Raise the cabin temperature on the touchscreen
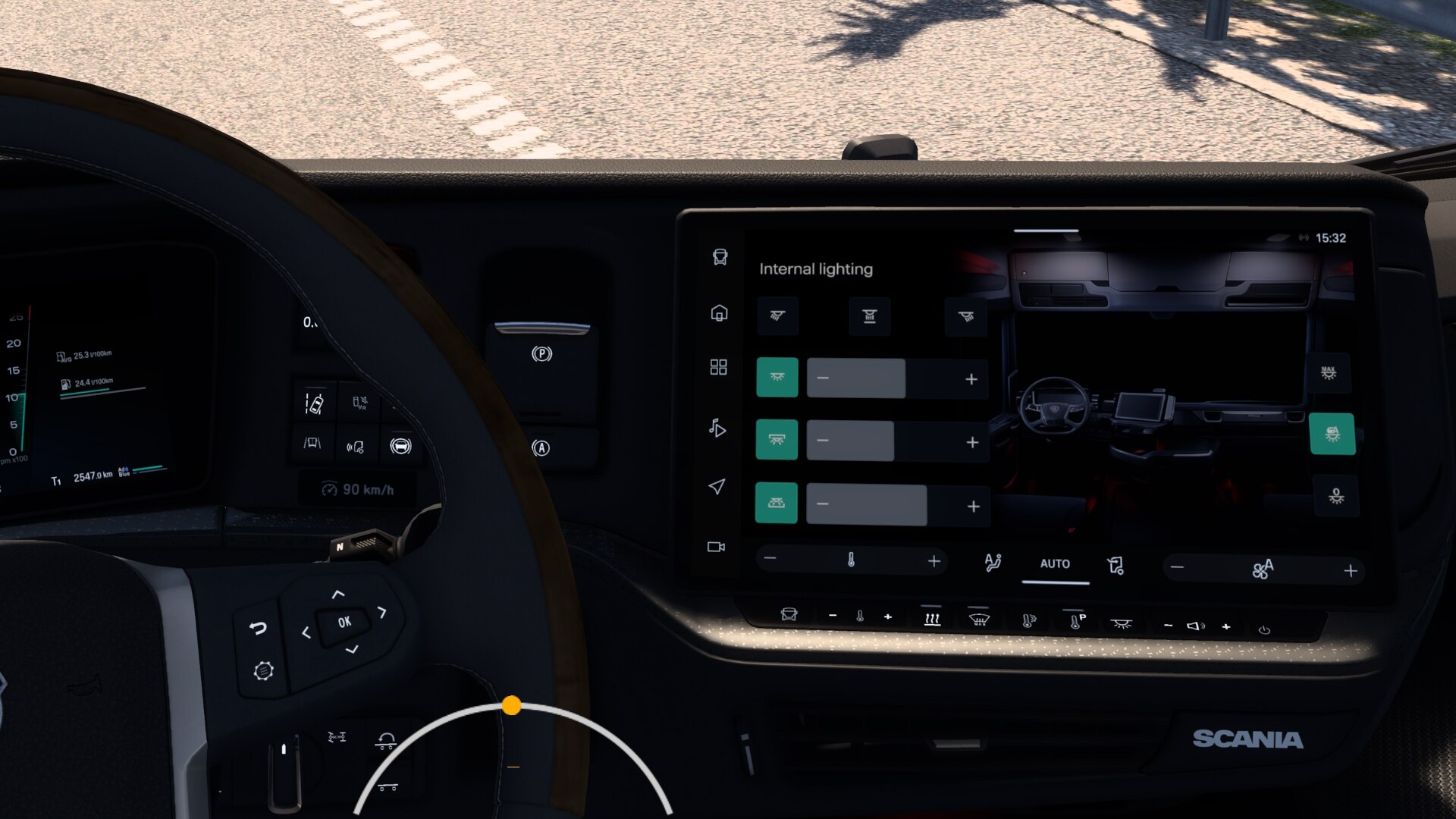The image size is (1456, 819). pos(934,561)
